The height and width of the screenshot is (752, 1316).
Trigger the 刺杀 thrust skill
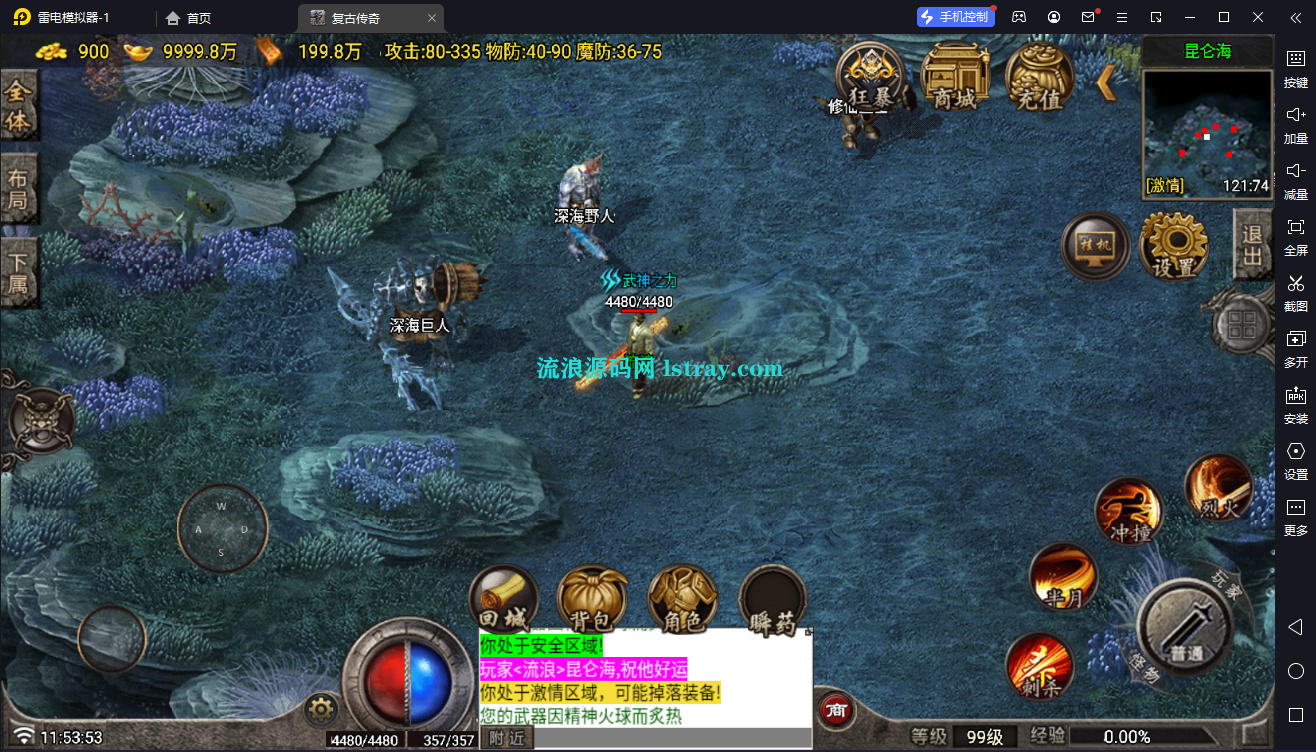pyautogui.click(x=1040, y=665)
